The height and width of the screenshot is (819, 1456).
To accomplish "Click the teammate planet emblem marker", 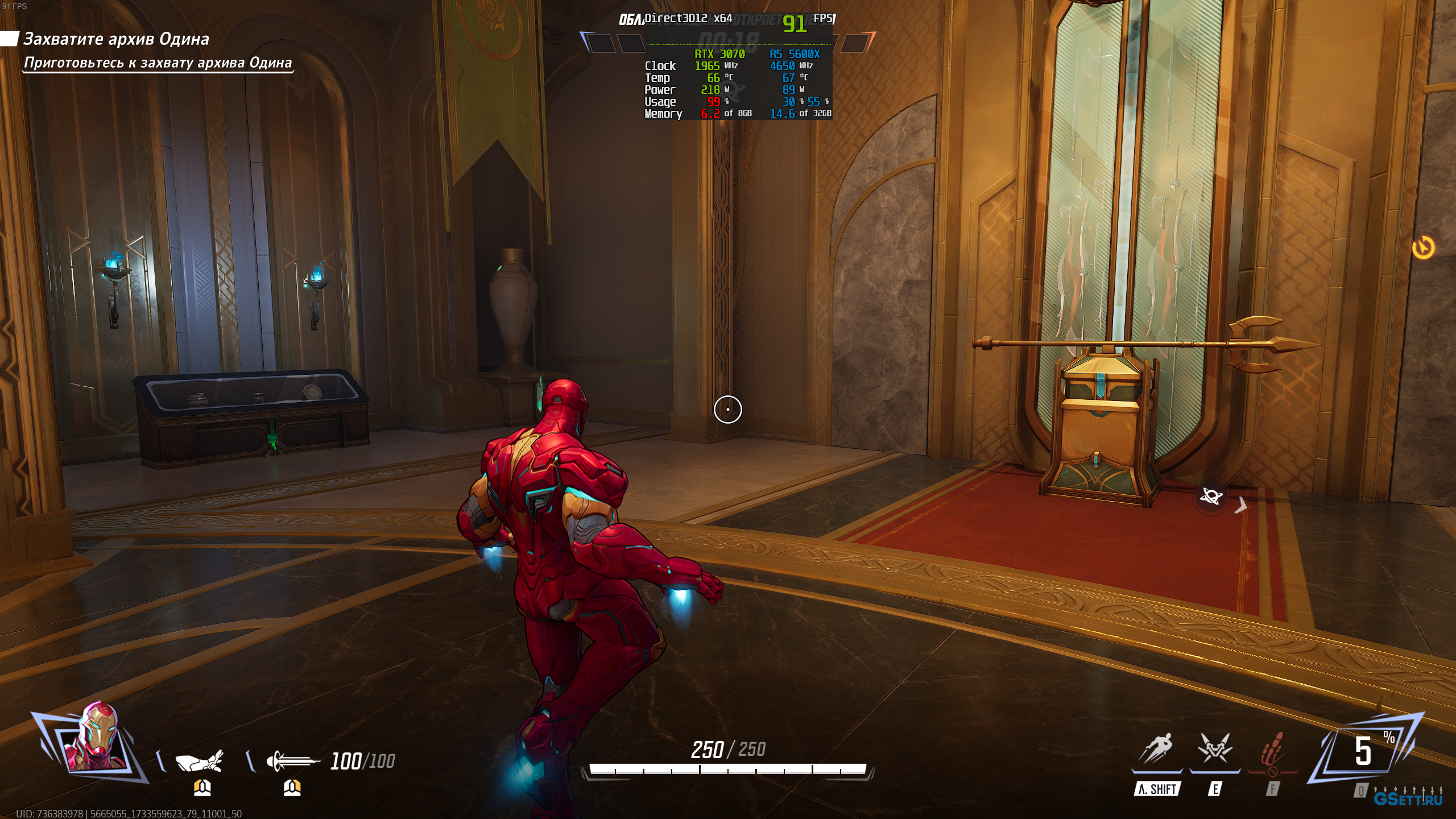I will [1211, 497].
